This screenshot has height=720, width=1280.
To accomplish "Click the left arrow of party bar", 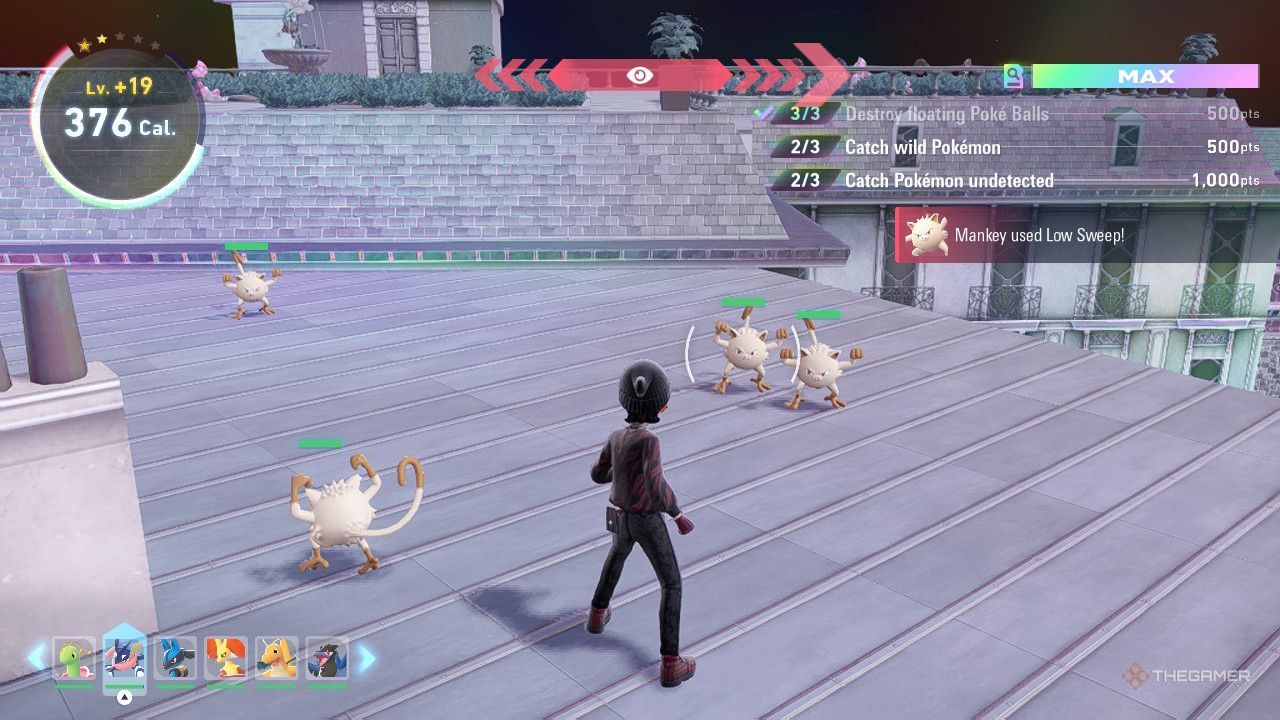I will (x=36, y=657).
